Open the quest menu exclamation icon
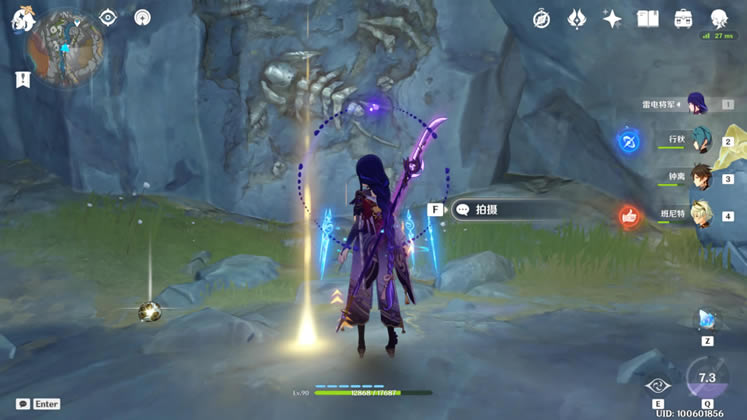 [x=22, y=79]
